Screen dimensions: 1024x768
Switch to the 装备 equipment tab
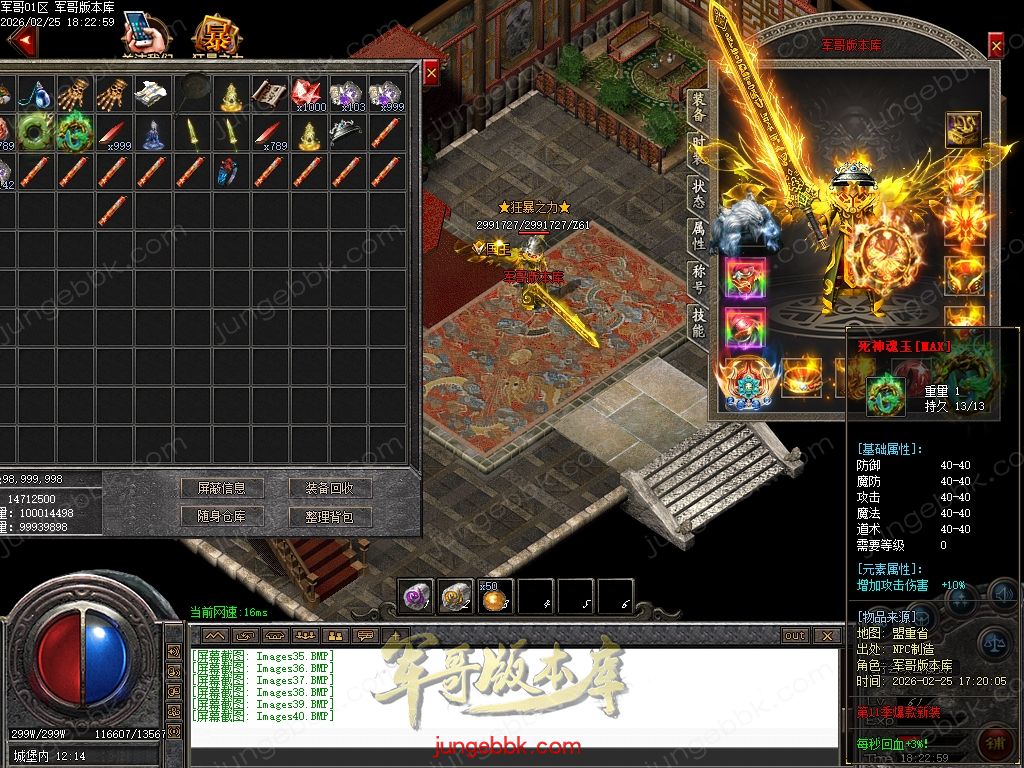coord(698,108)
